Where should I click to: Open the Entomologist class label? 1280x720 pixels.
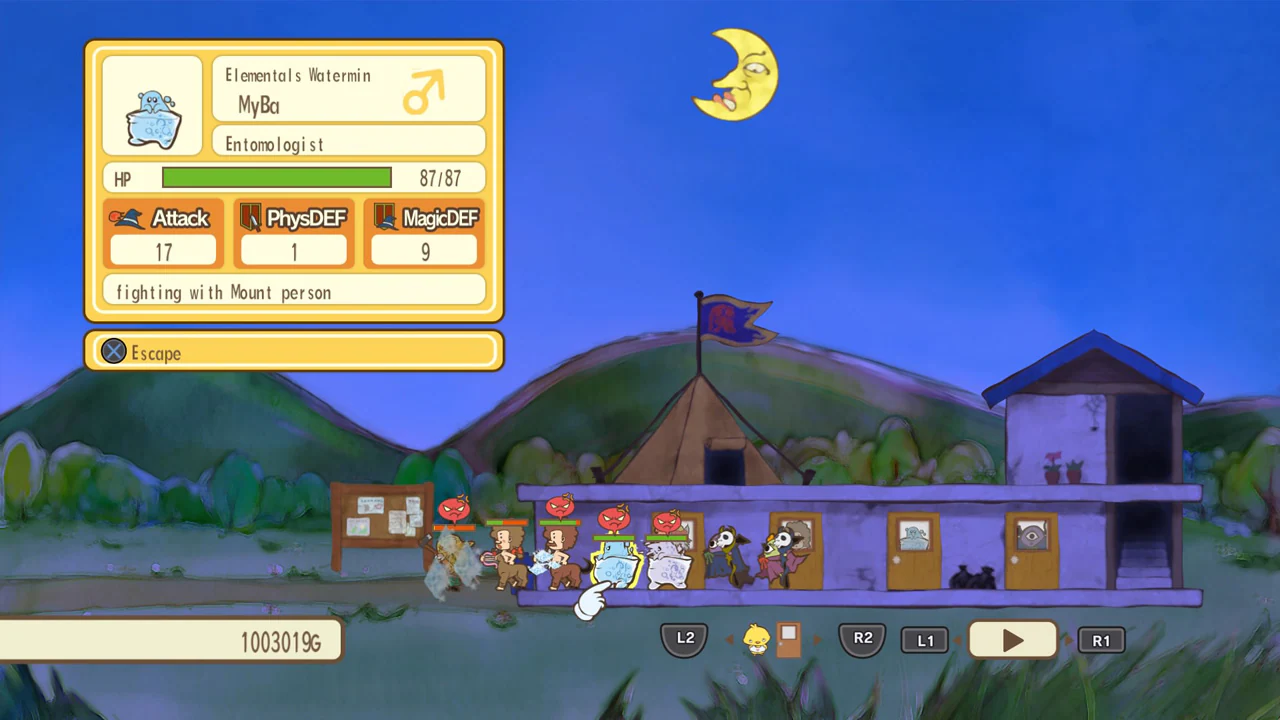pos(273,143)
